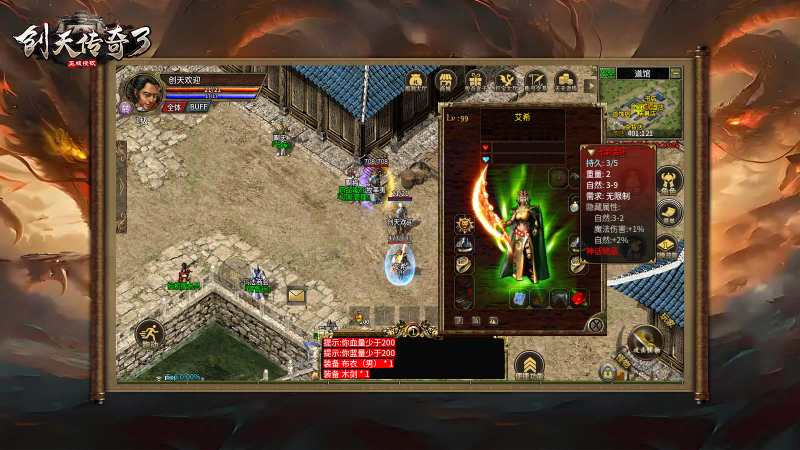The height and width of the screenshot is (450, 800).
Task: Select the sun medal equipment slot
Action: pyautogui.click(x=463, y=224)
